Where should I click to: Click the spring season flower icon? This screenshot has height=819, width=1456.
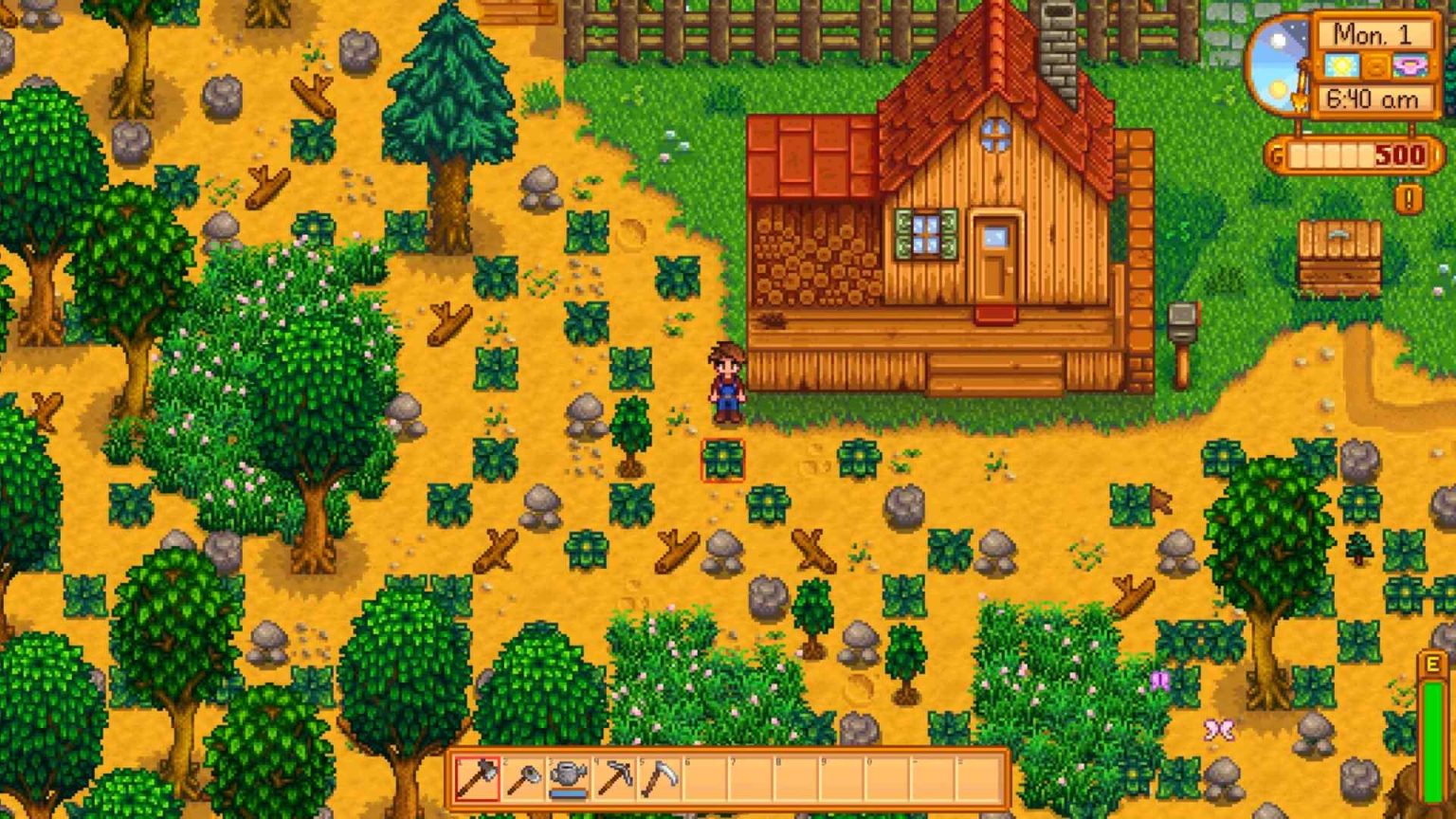pyautogui.click(x=1410, y=65)
